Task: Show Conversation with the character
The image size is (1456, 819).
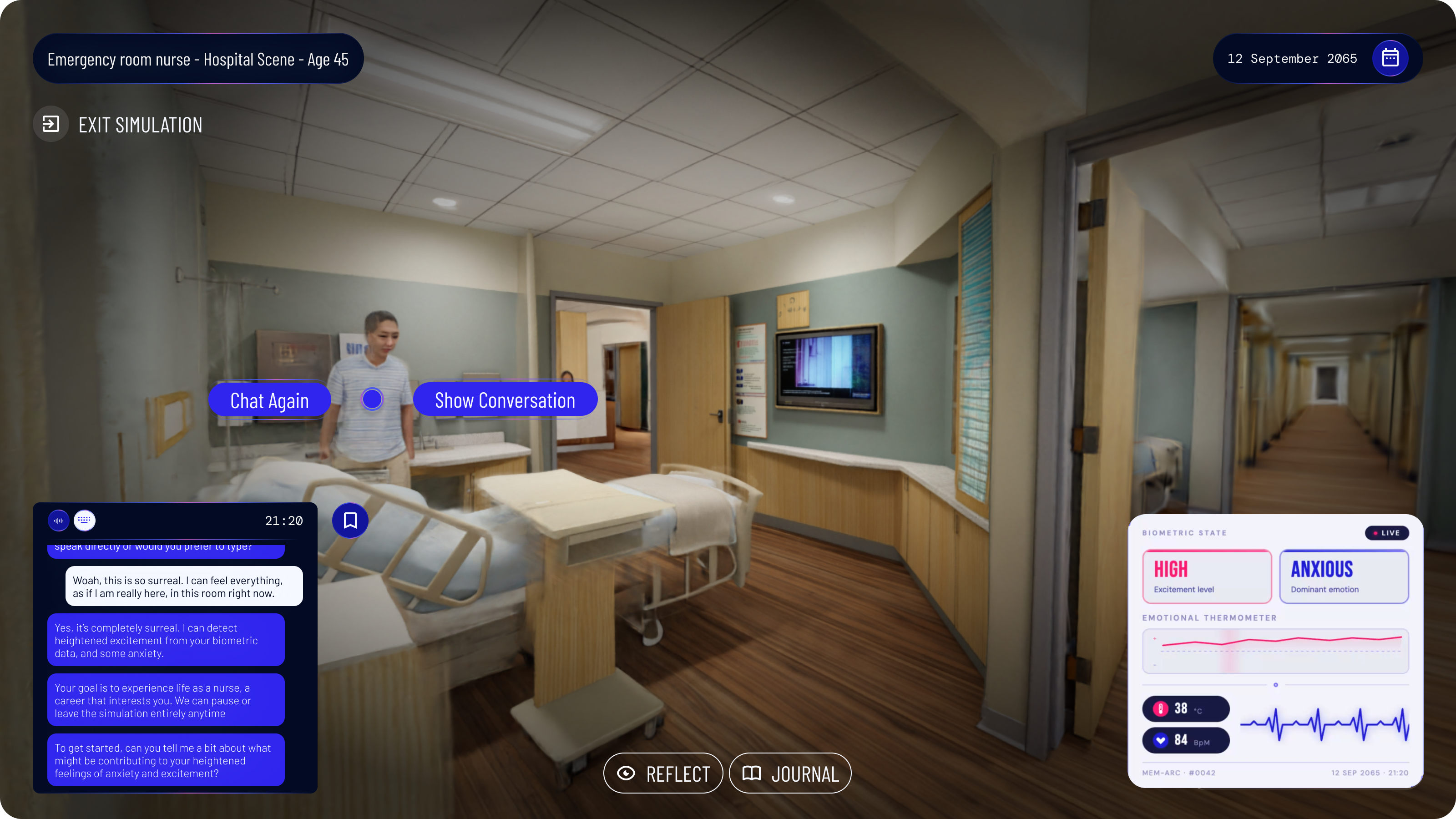Action: pyautogui.click(x=505, y=400)
